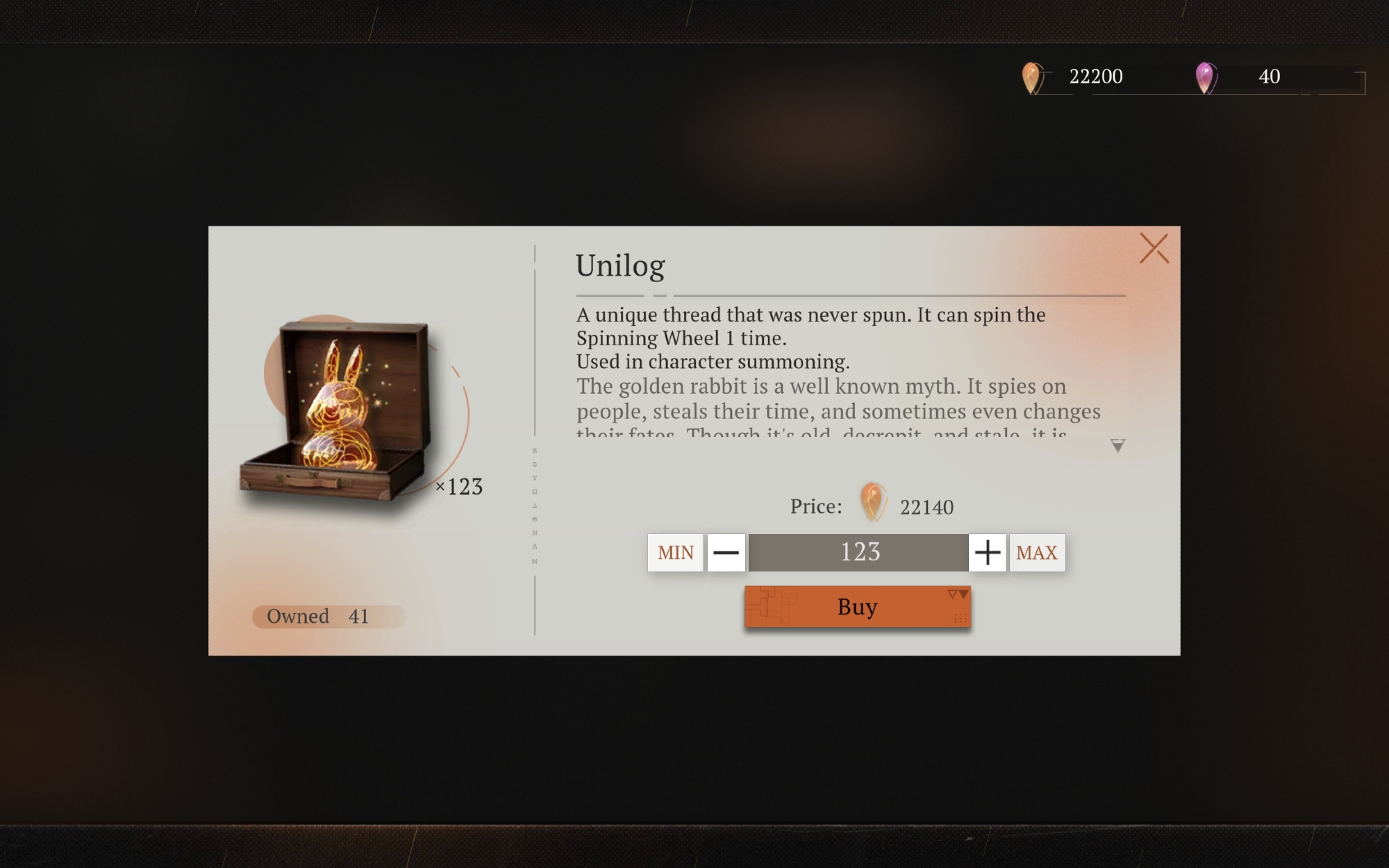Click the Unilog rabbit item image
Image resolution: width=1389 pixels, height=868 pixels.
(338, 411)
